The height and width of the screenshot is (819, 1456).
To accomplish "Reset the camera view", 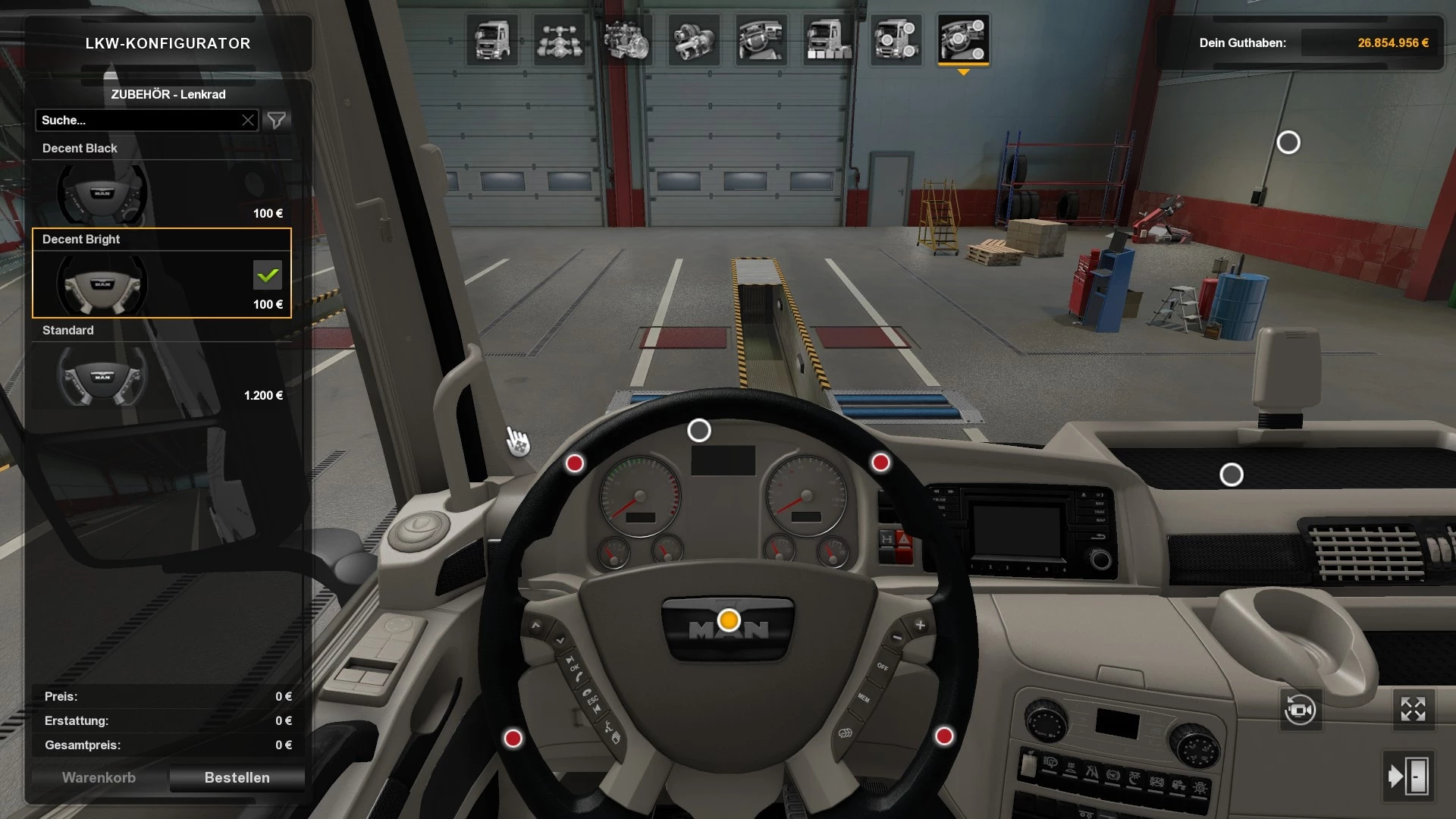I will point(1300,711).
